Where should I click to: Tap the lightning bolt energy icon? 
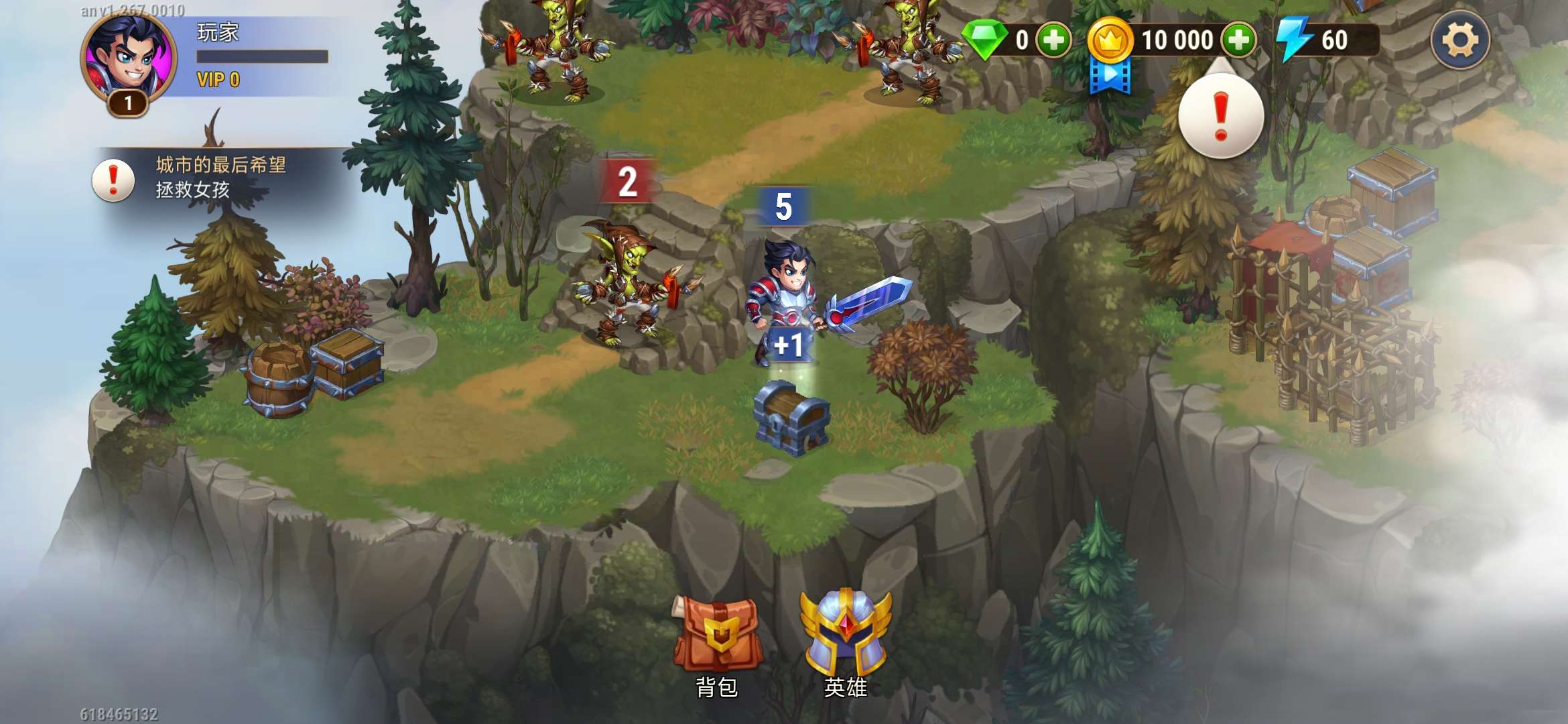click(1295, 40)
